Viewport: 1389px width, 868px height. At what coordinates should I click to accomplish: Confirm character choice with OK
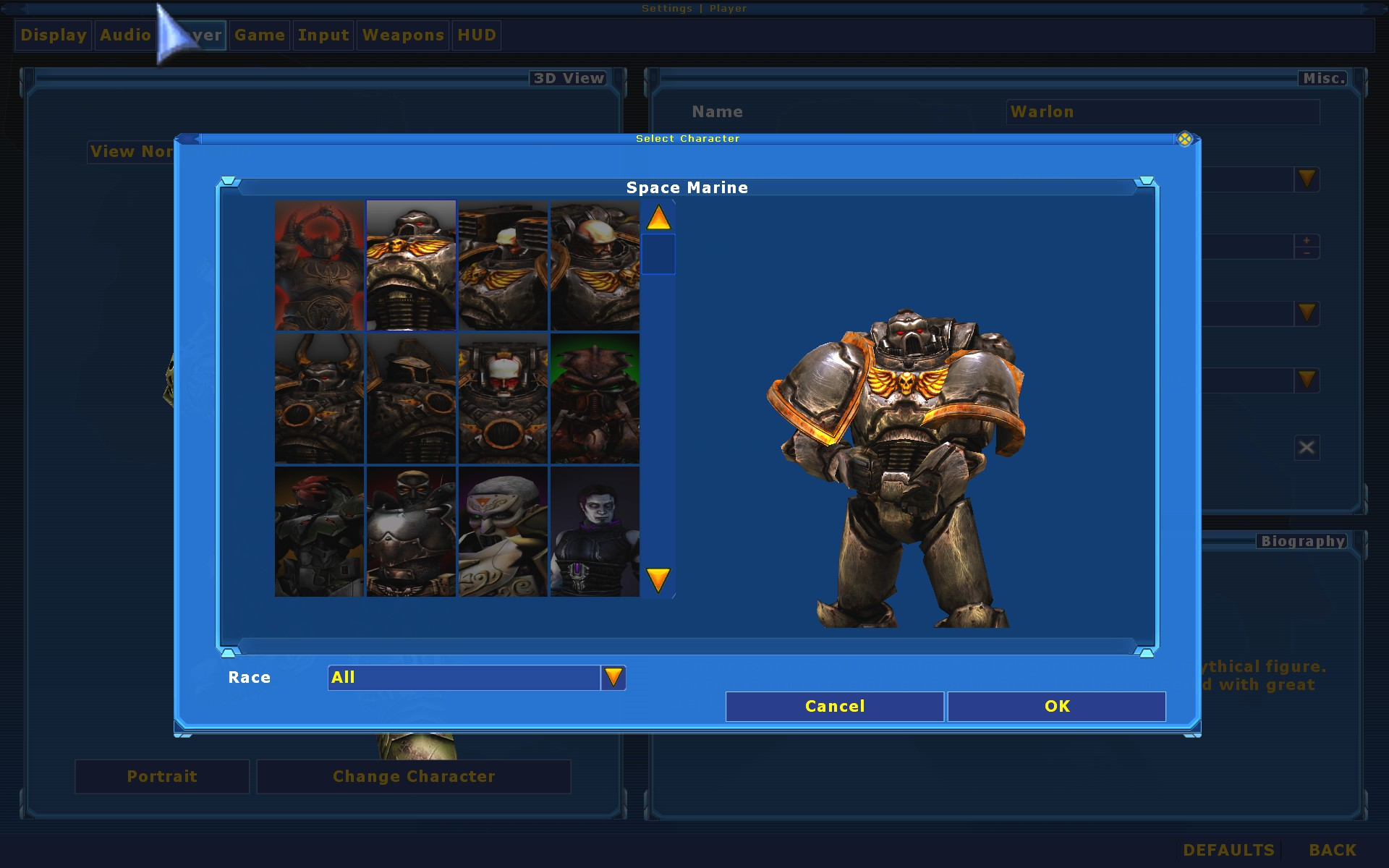tap(1056, 707)
